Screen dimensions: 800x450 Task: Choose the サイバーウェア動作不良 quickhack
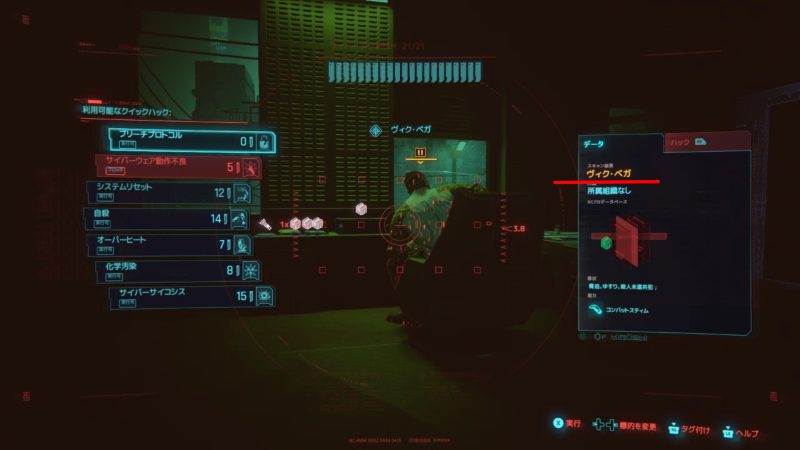point(178,166)
